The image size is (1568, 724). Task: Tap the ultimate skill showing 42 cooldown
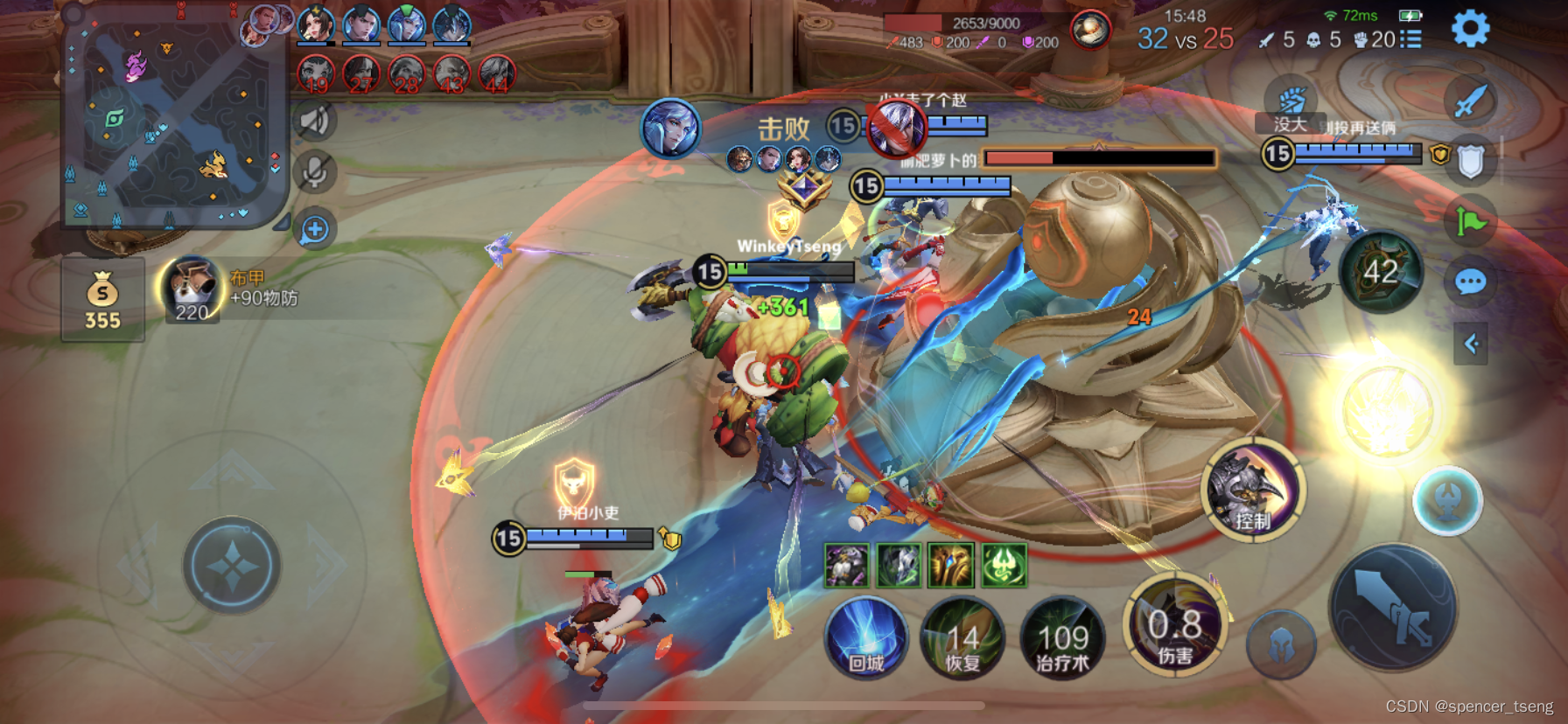coord(1381,272)
